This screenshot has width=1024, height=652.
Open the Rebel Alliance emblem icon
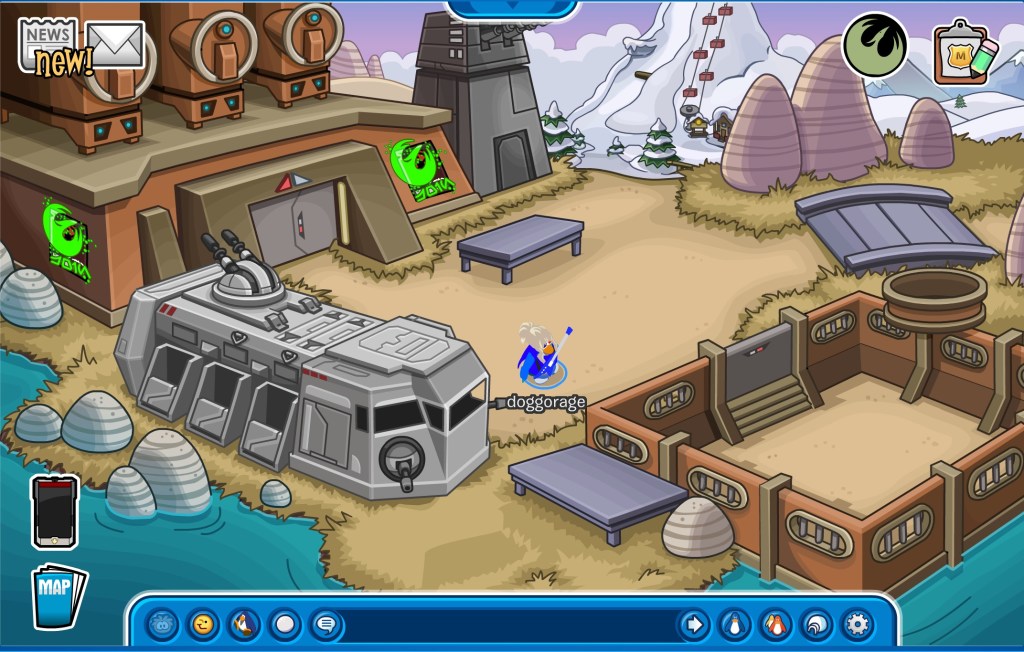[874, 45]
